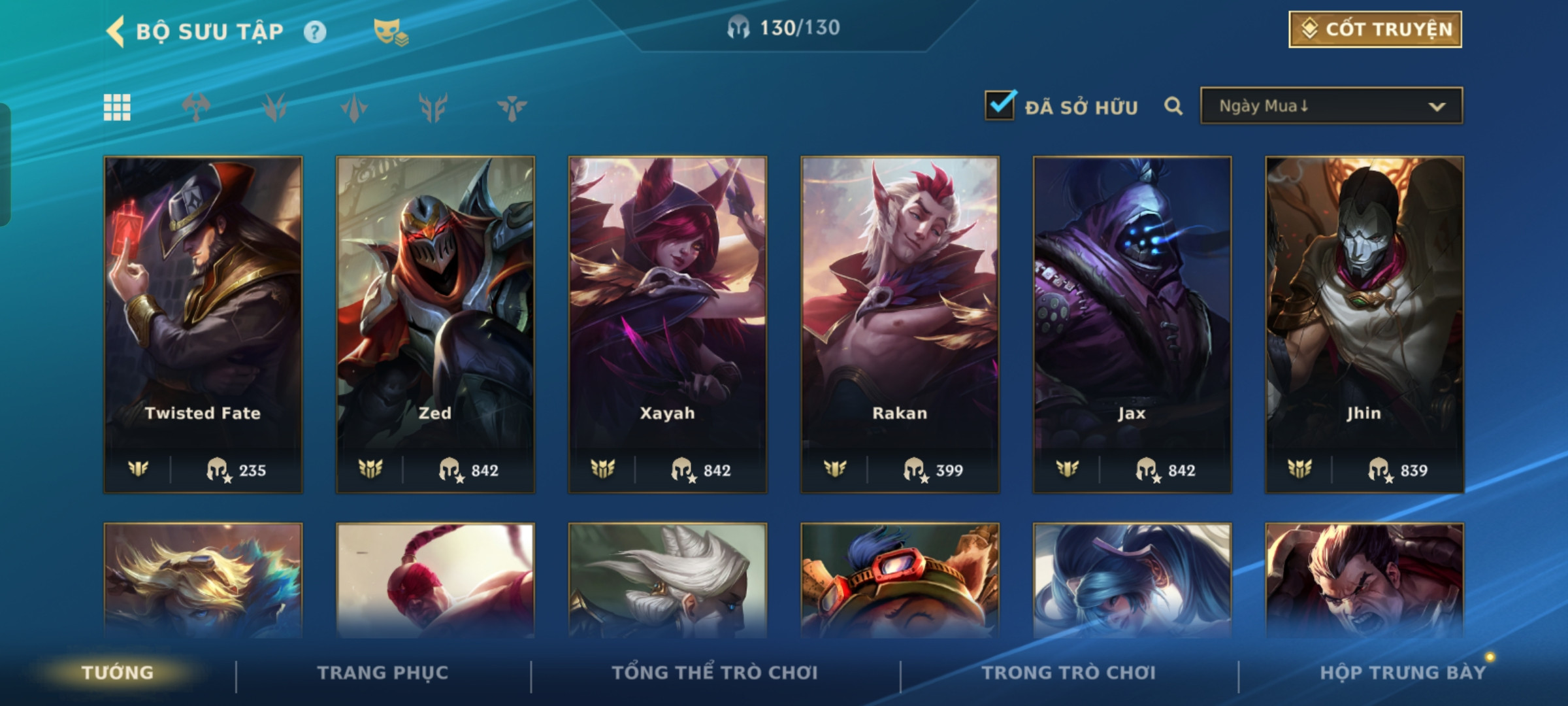Open the magnifying glass search
This screenshot has width=1568, height=706.
coord(1173,106)
